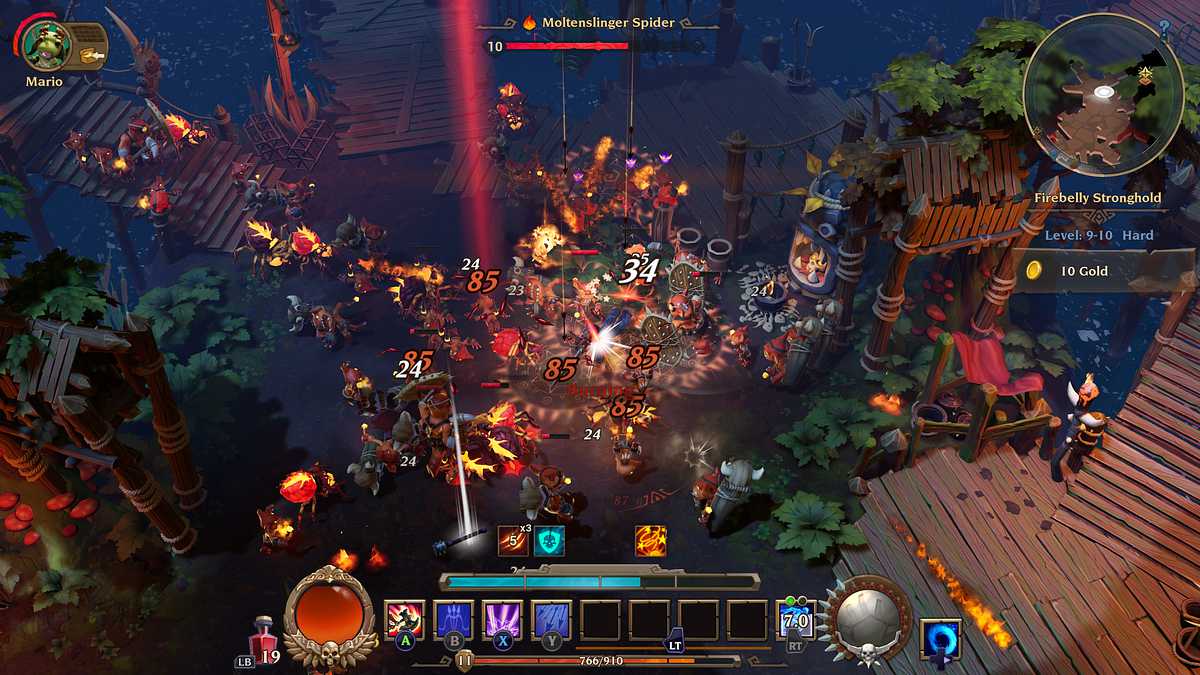Trigger the second blue skill with an upright figure
1200x675 pixels.
(454, 620)
